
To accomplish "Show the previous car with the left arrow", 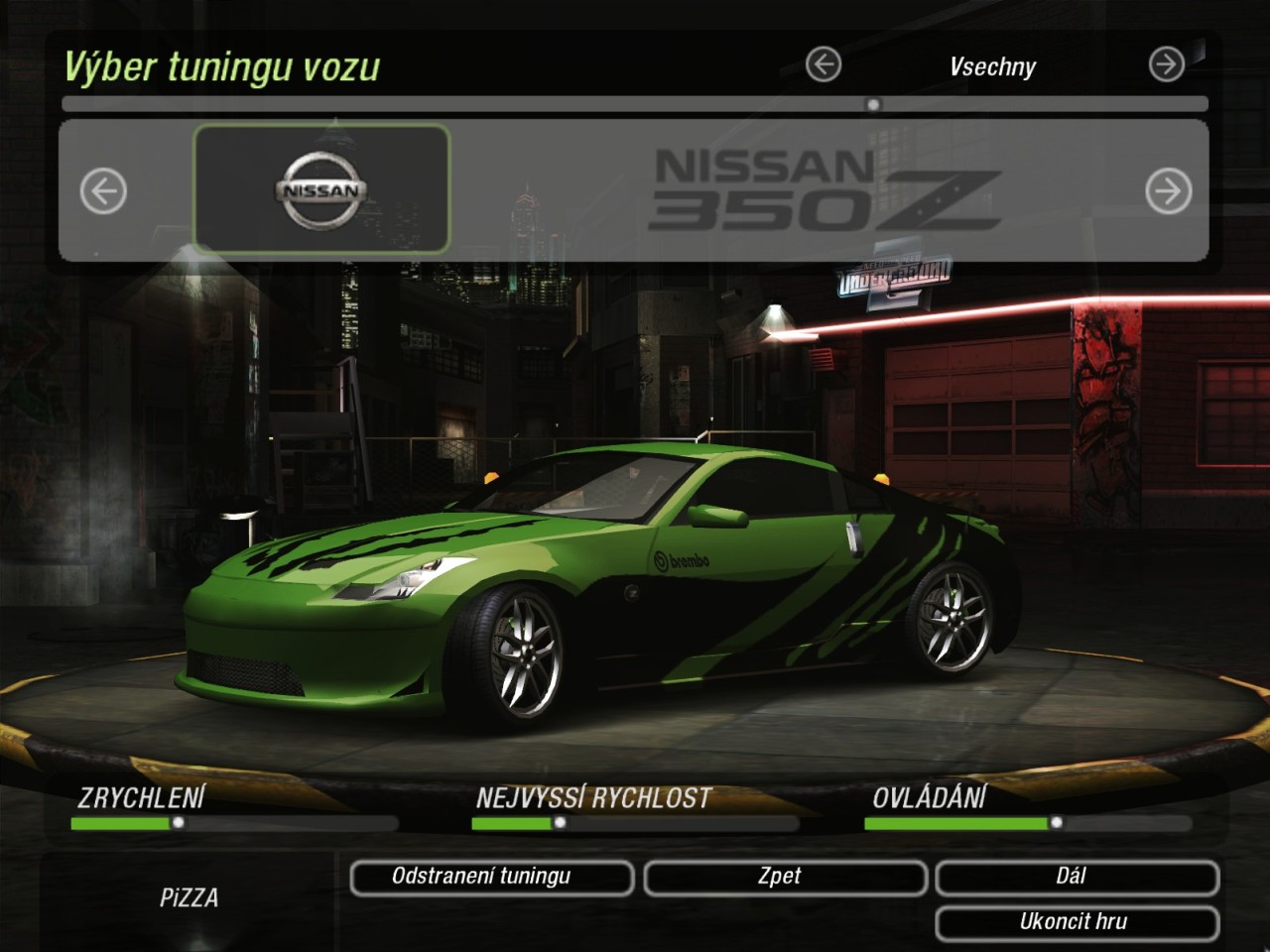I will (x=103, y=191).
